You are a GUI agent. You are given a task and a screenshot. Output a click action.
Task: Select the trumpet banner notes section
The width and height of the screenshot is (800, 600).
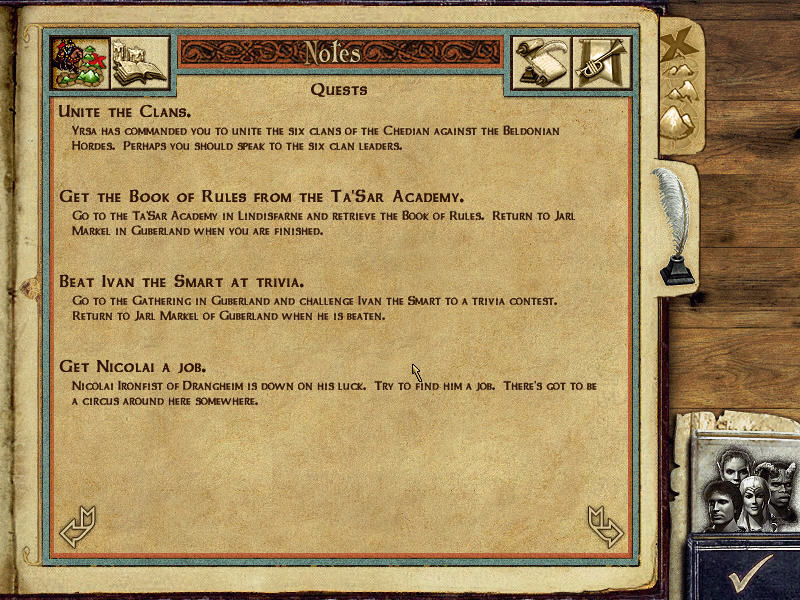pos(600,64)
